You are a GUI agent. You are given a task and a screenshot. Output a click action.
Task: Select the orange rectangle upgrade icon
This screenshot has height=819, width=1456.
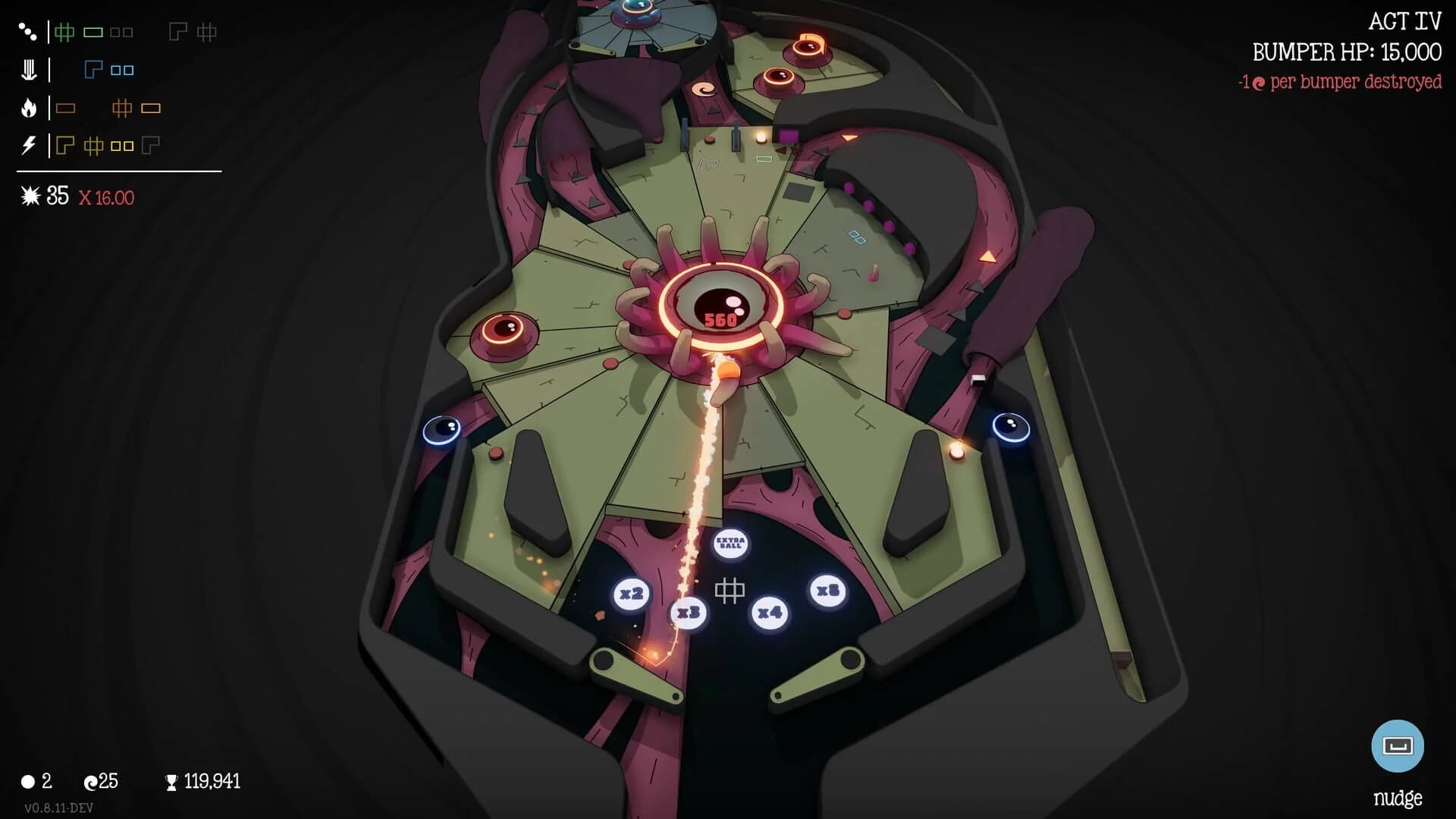coord(67,107)
